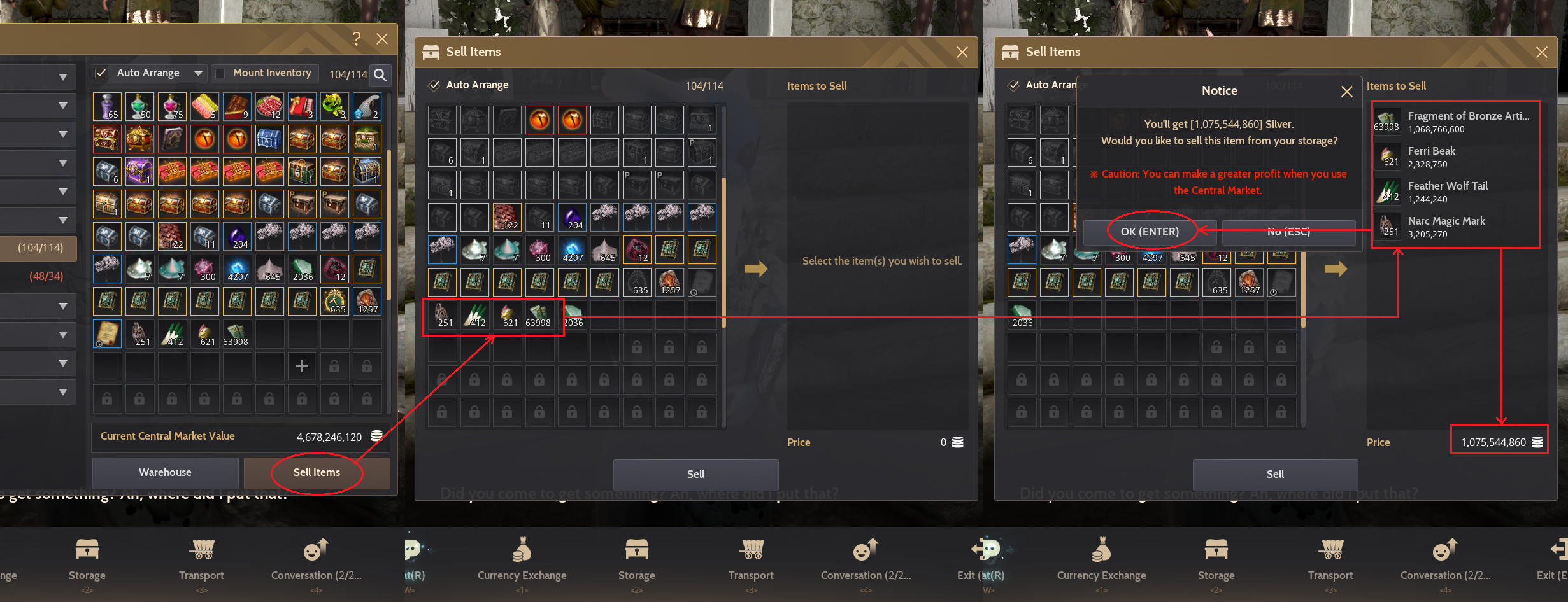Switch to the Warehouse tab

165,473
